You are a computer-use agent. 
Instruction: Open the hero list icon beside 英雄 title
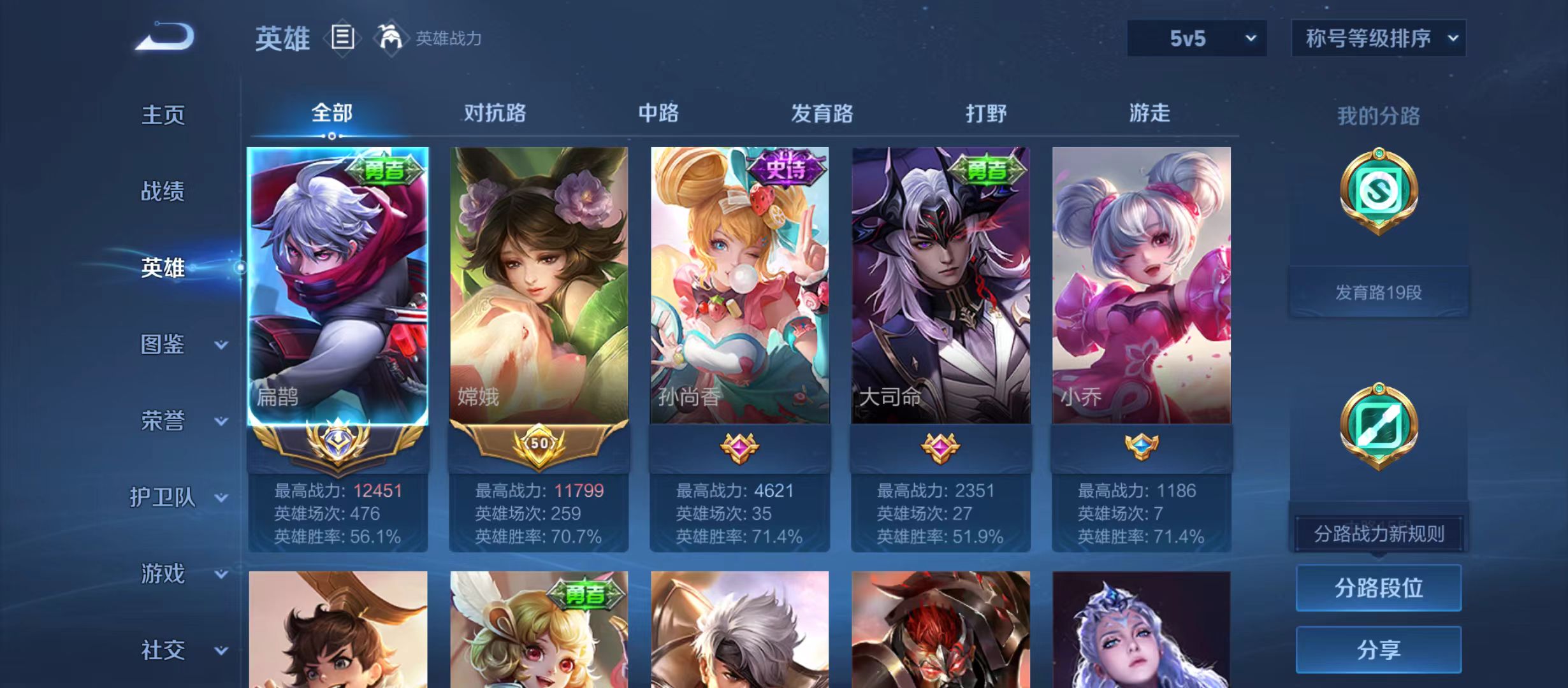[x=342, y=38]
